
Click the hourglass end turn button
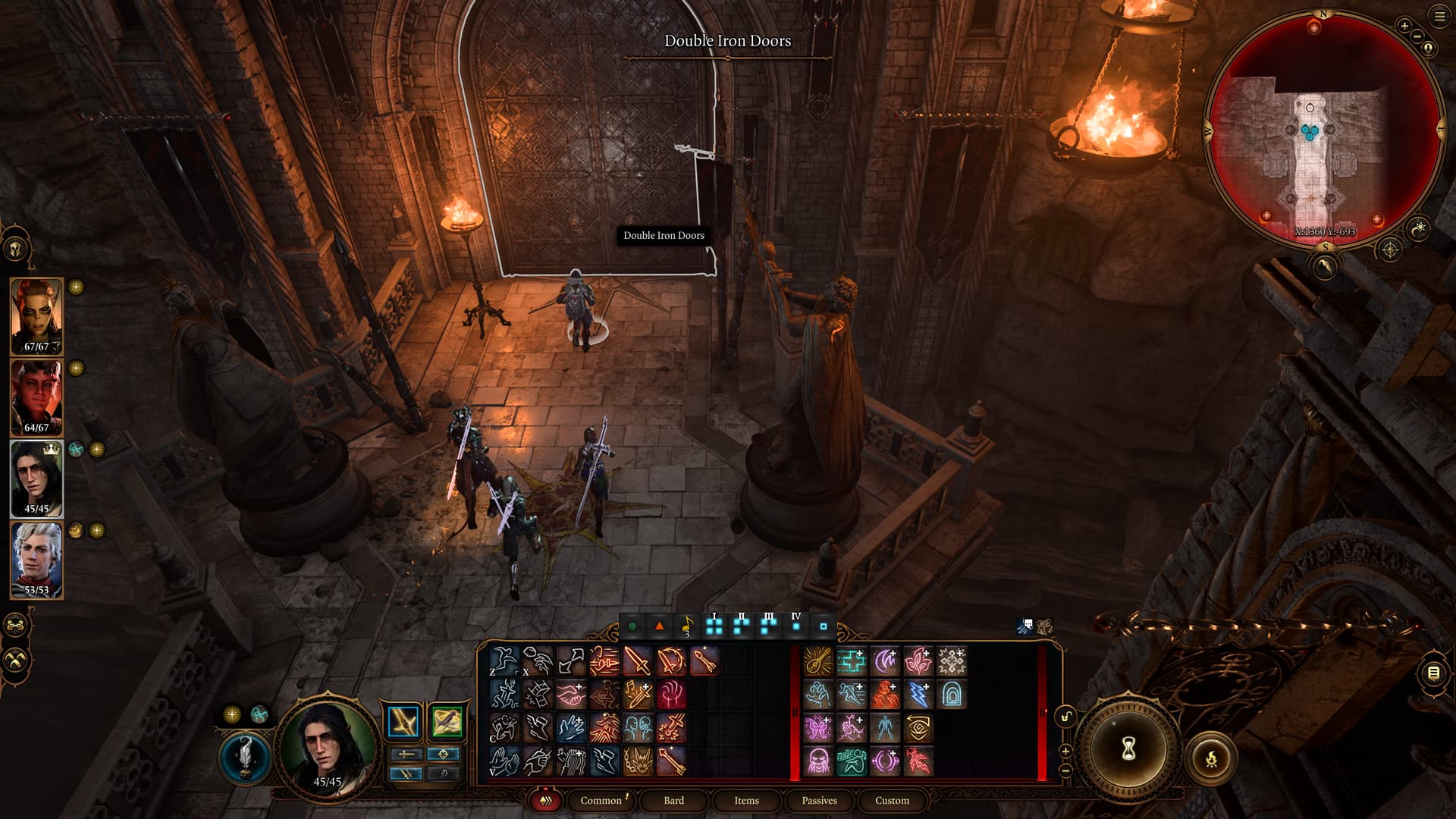point(1128,749)
